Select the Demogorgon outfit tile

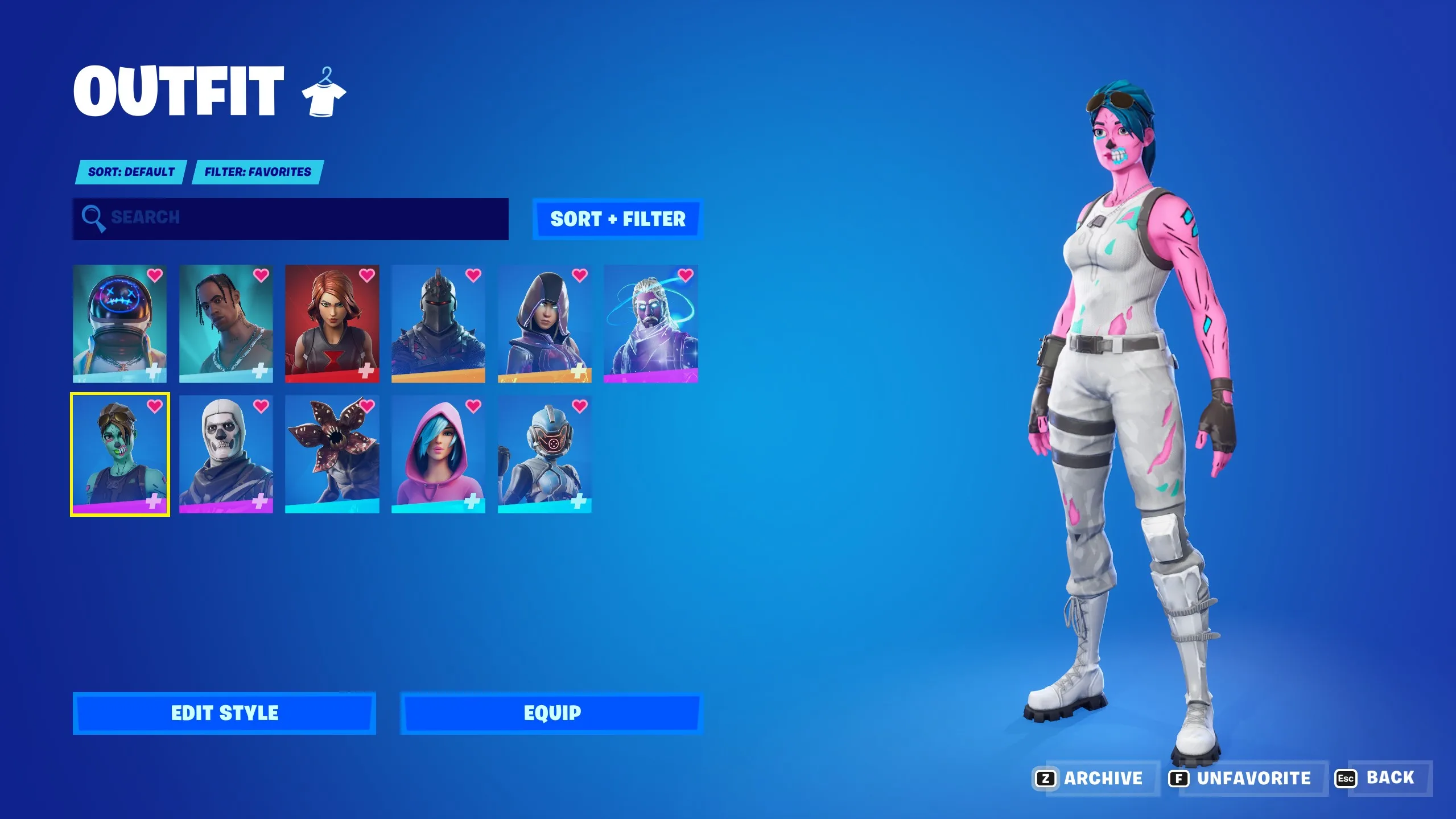332,454
